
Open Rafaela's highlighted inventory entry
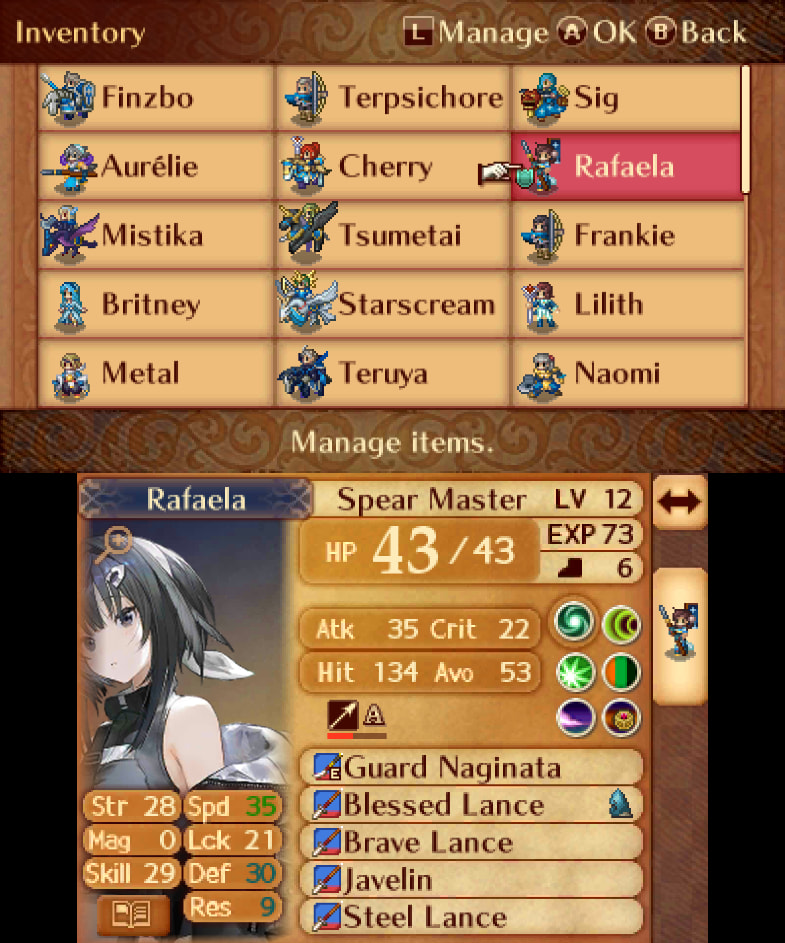point(627,166)
